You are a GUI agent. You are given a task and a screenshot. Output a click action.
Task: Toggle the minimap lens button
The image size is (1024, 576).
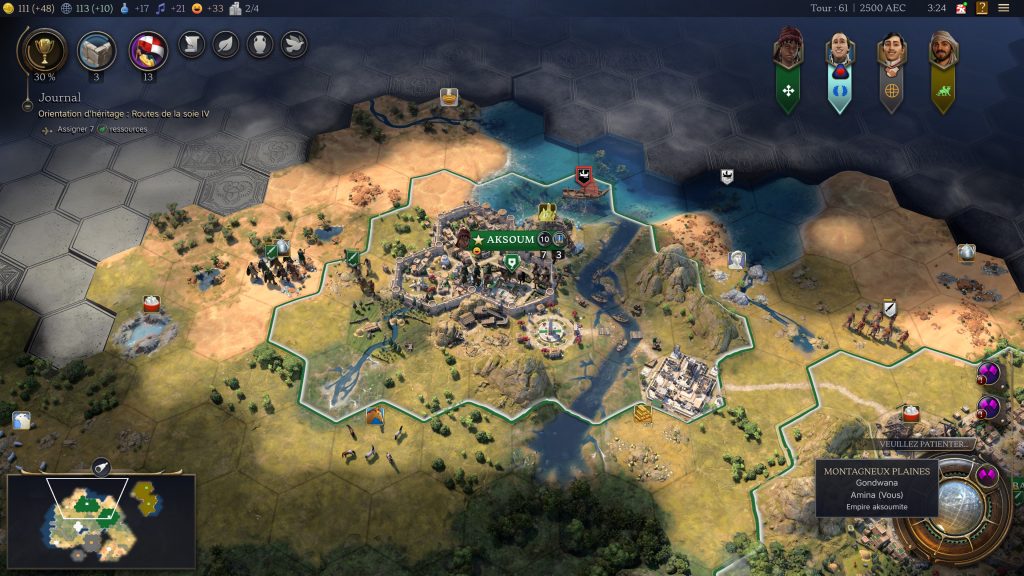click(101, 467)
